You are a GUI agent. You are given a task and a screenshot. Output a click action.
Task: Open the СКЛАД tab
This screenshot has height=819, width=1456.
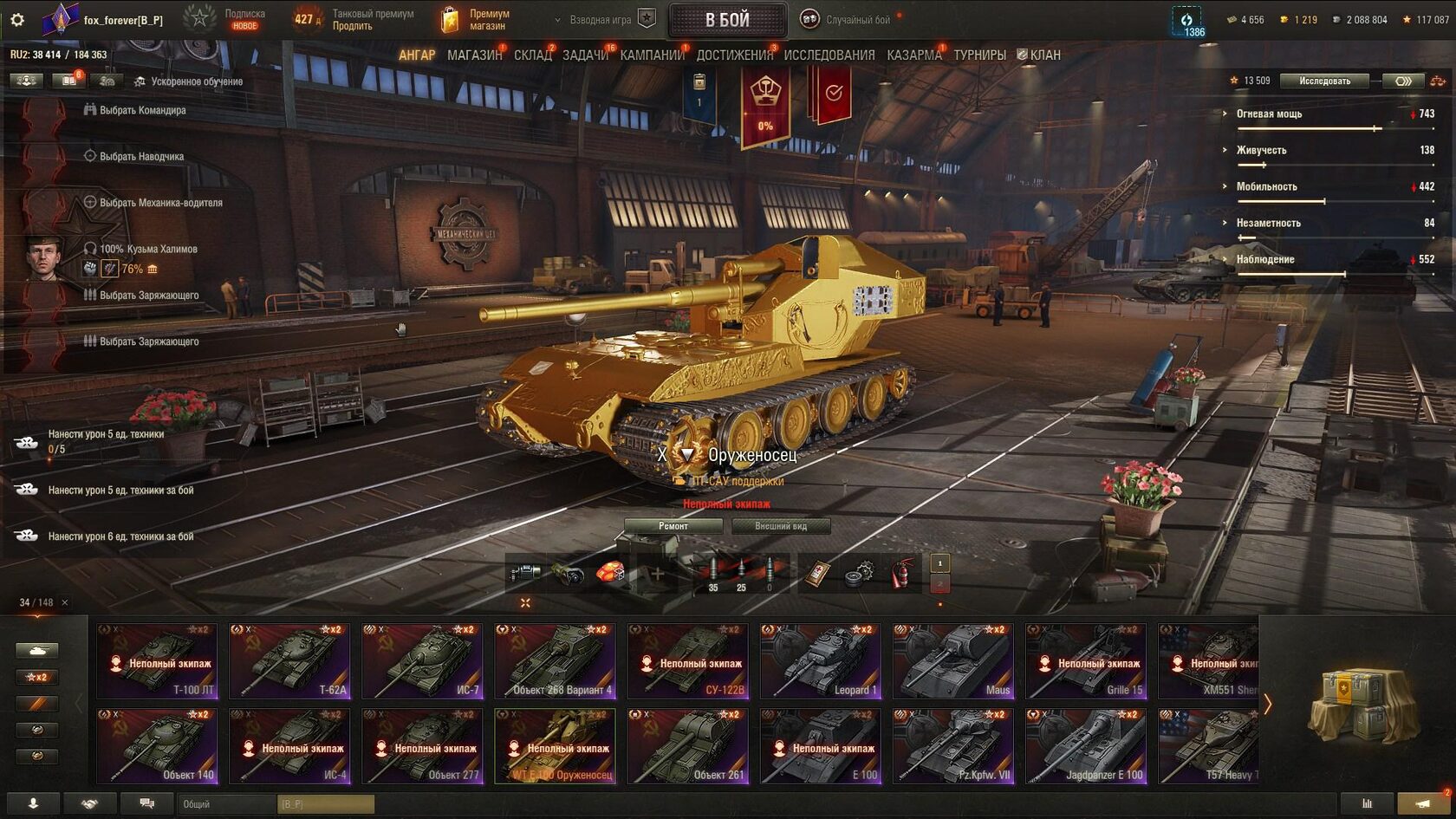click(x=532, y=55)
